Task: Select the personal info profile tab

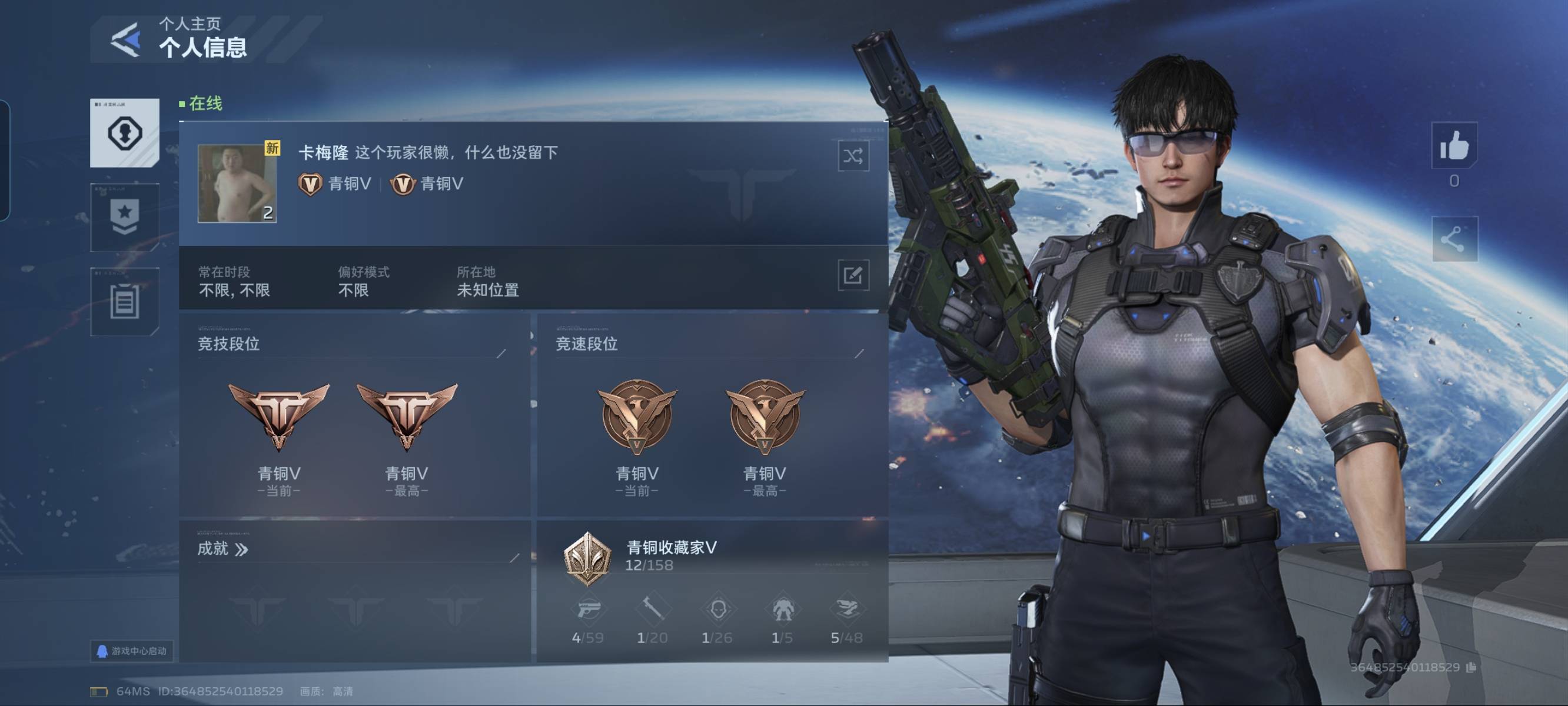Action: (x=125, y=133)
